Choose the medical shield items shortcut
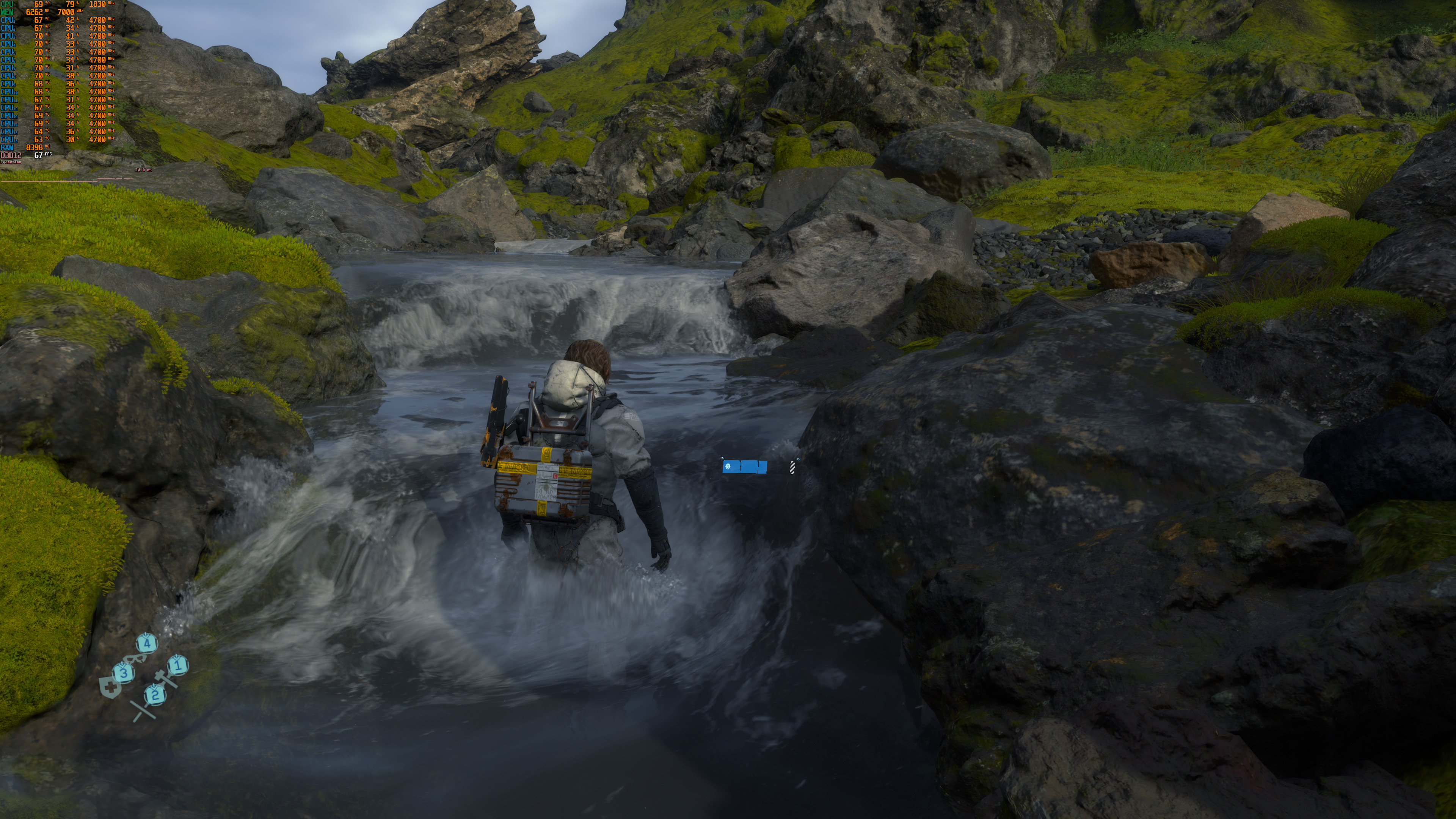The height and width of the screenshot is (819, 1456). click(110, 688)
